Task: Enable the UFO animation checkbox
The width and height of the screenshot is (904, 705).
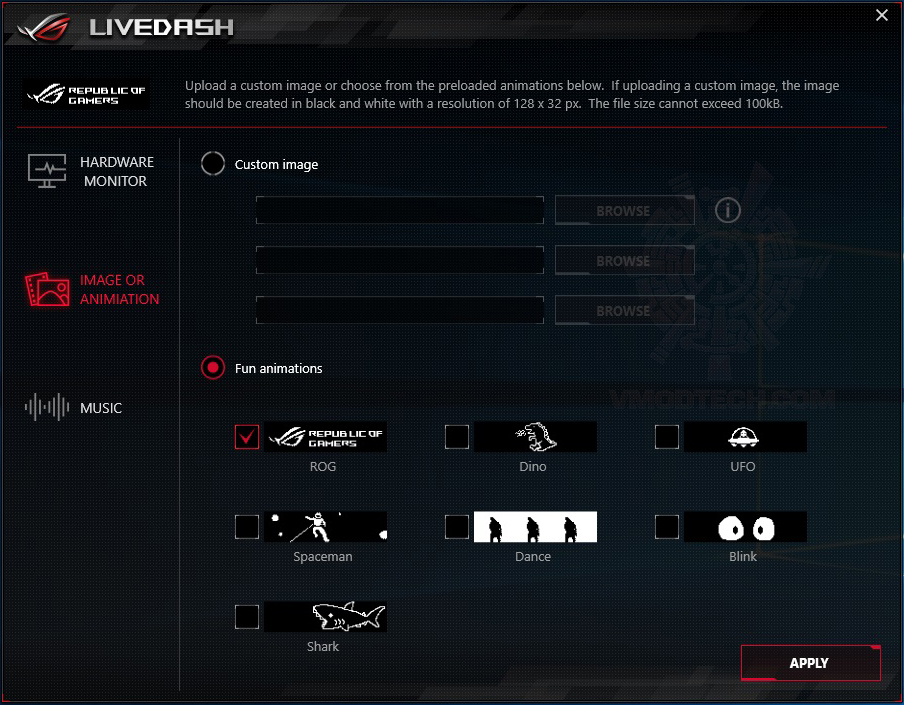Action: [667, 437]
